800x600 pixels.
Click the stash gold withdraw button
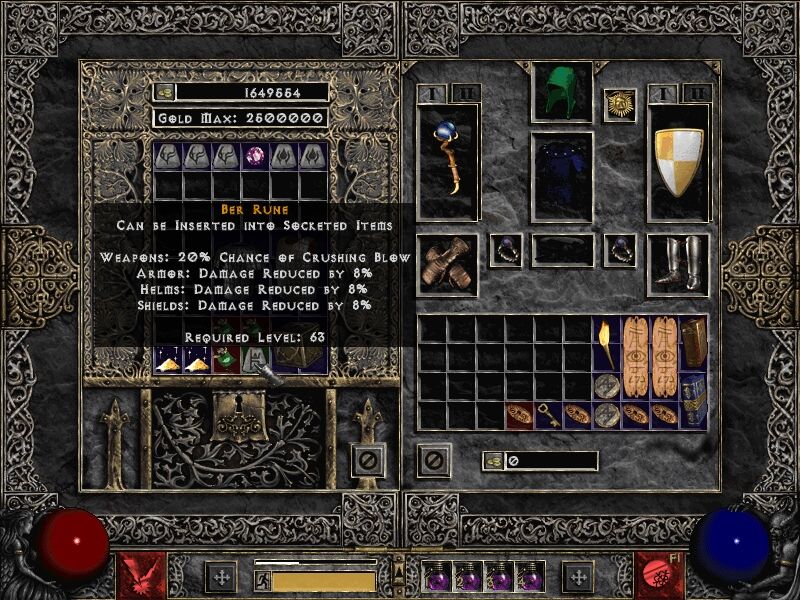tap(163, 92)
